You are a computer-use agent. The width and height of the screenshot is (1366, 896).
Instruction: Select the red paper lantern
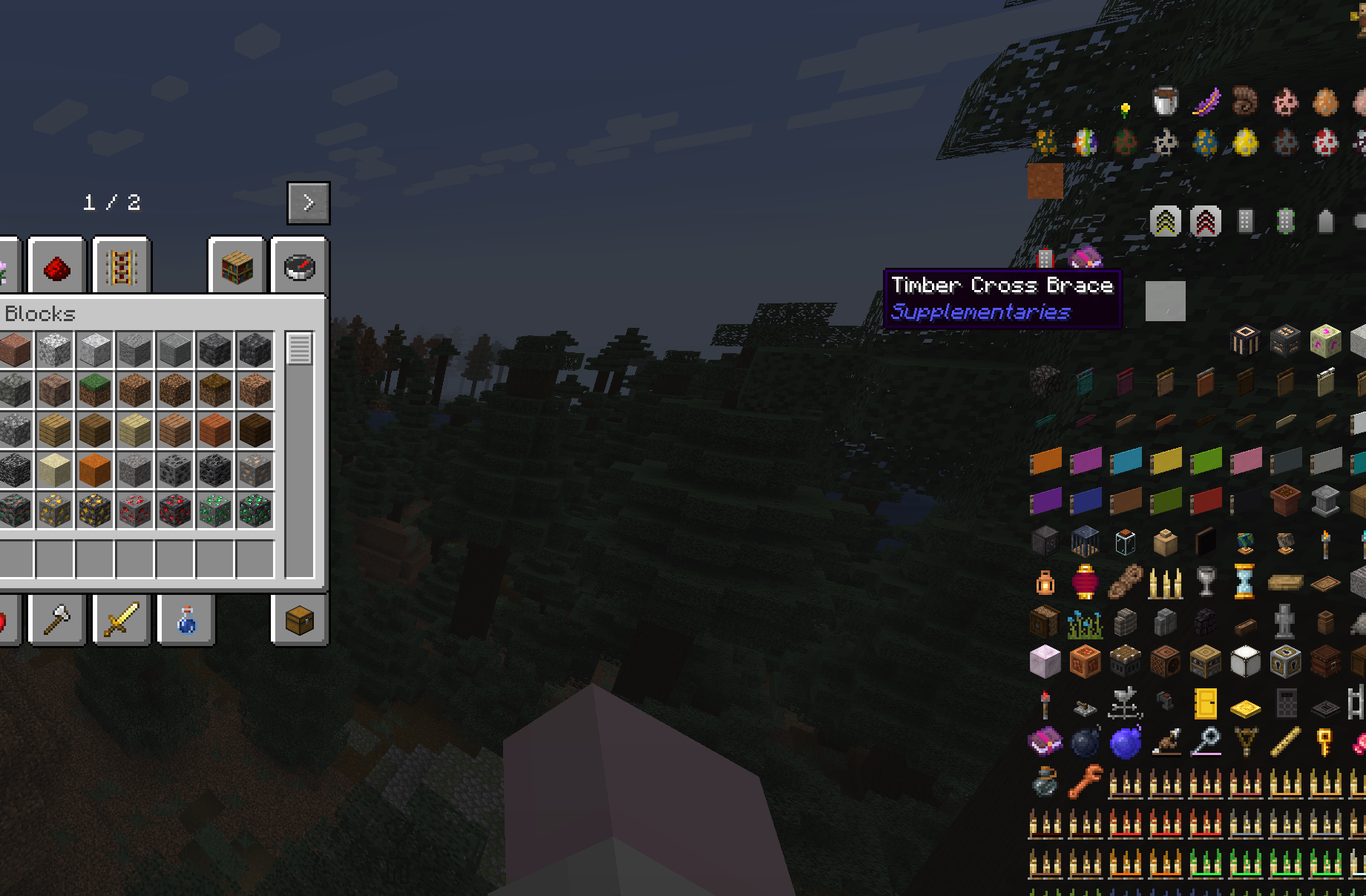(1084, 583)
